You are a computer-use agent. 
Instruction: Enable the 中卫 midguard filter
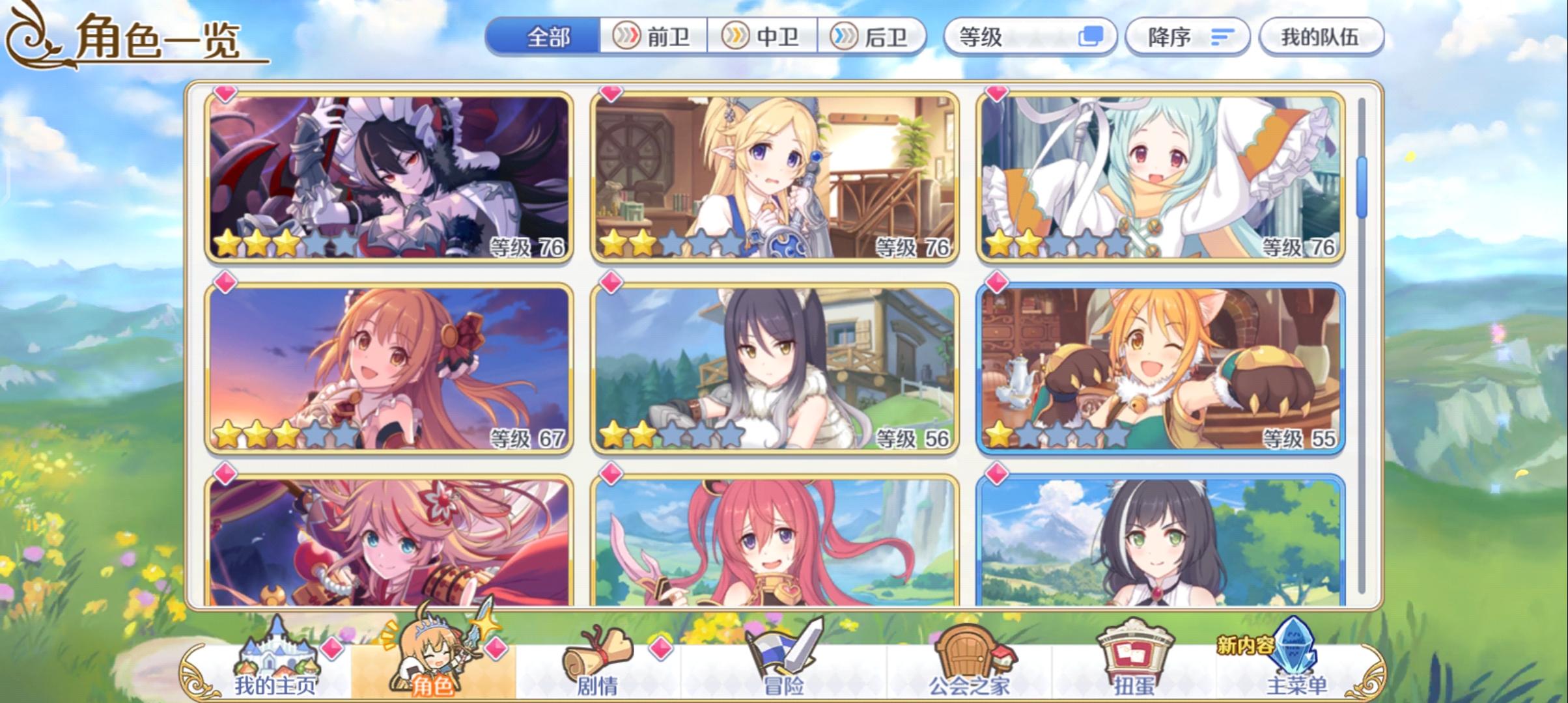coord(762,37)
